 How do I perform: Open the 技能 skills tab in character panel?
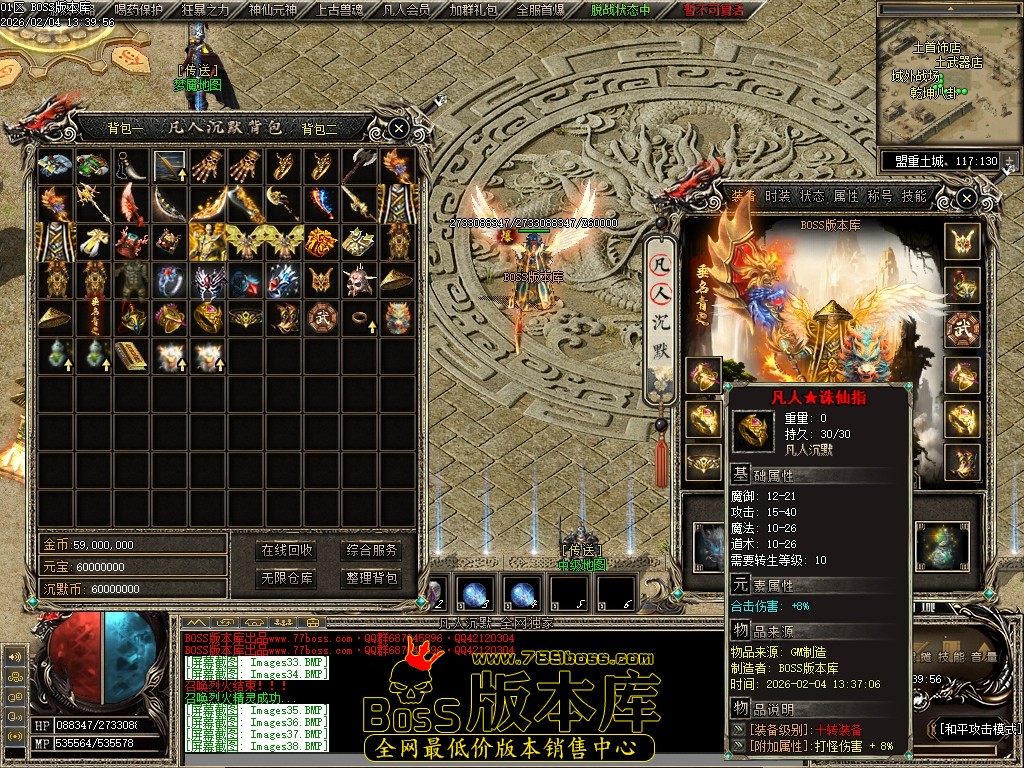coord(914,196)
